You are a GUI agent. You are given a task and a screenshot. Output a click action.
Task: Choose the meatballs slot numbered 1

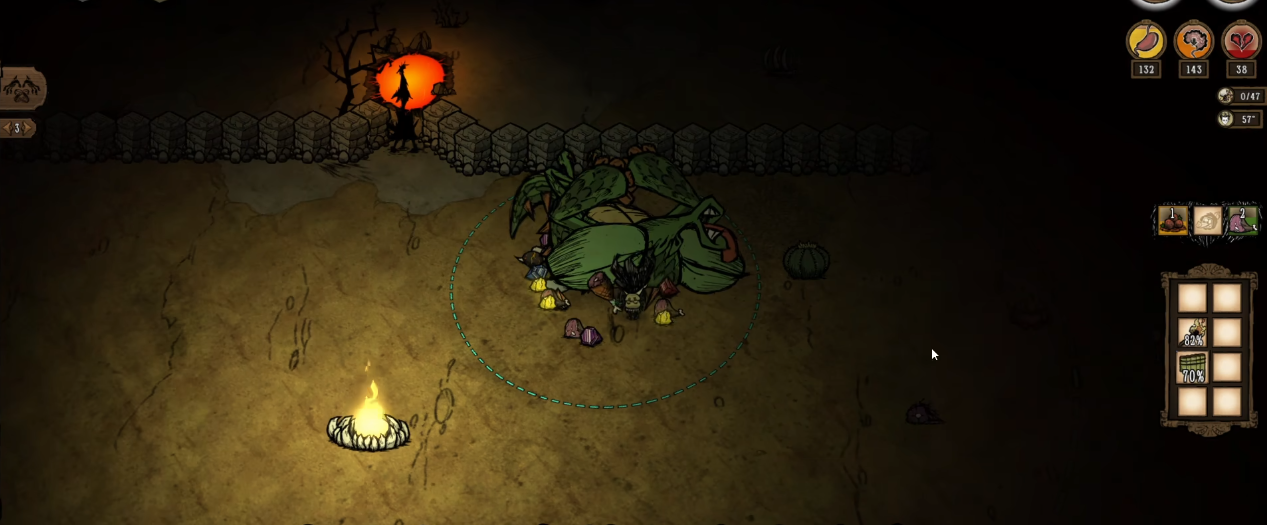pyautogui.click(x=1172, y=220)
